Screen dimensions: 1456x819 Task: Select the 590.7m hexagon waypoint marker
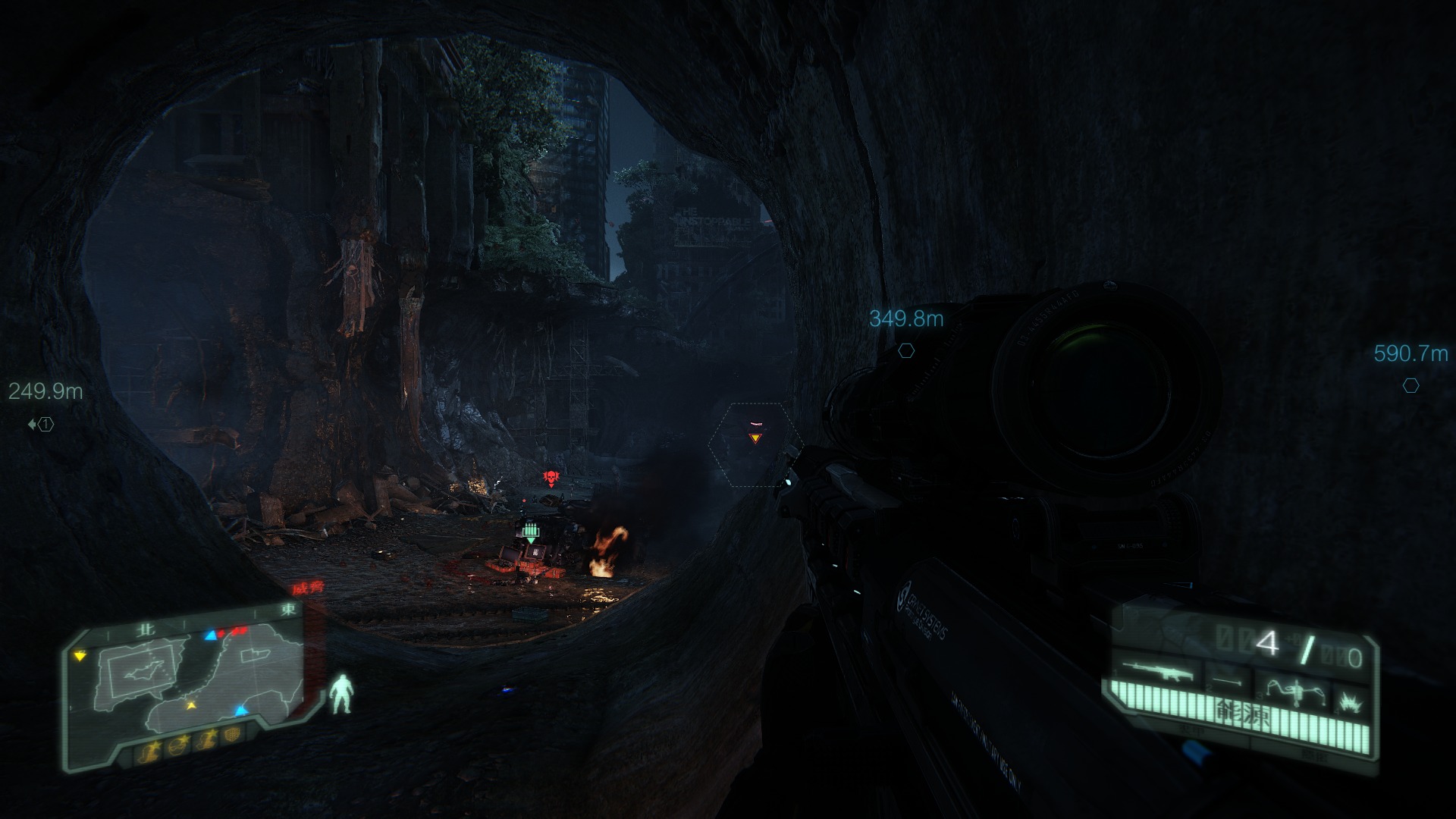[x=1410, y=386]
